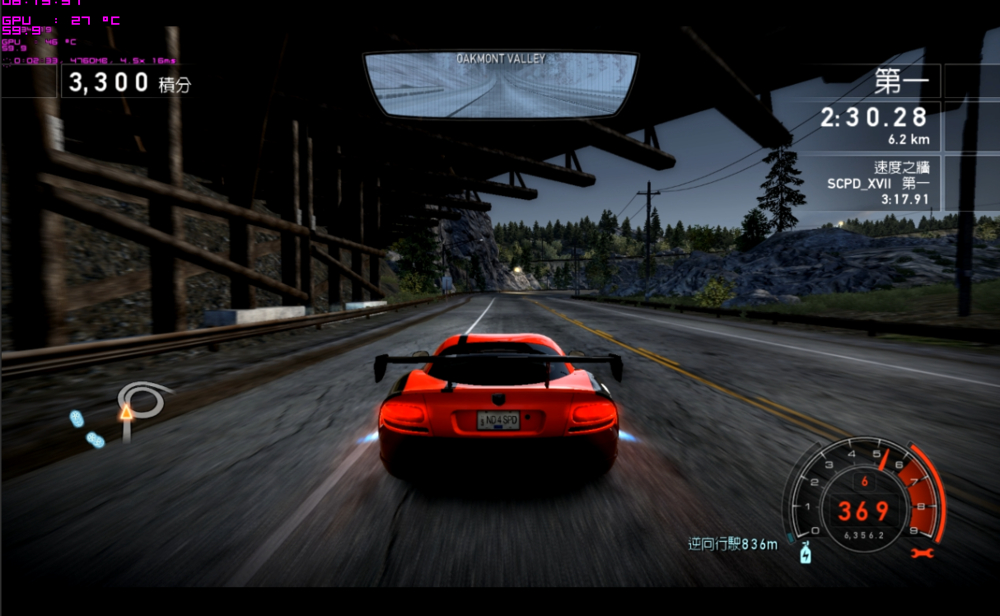Select the Oakmont Valley rear-view mirror
The image size is (1000, 616).
(x=501, y=84)
